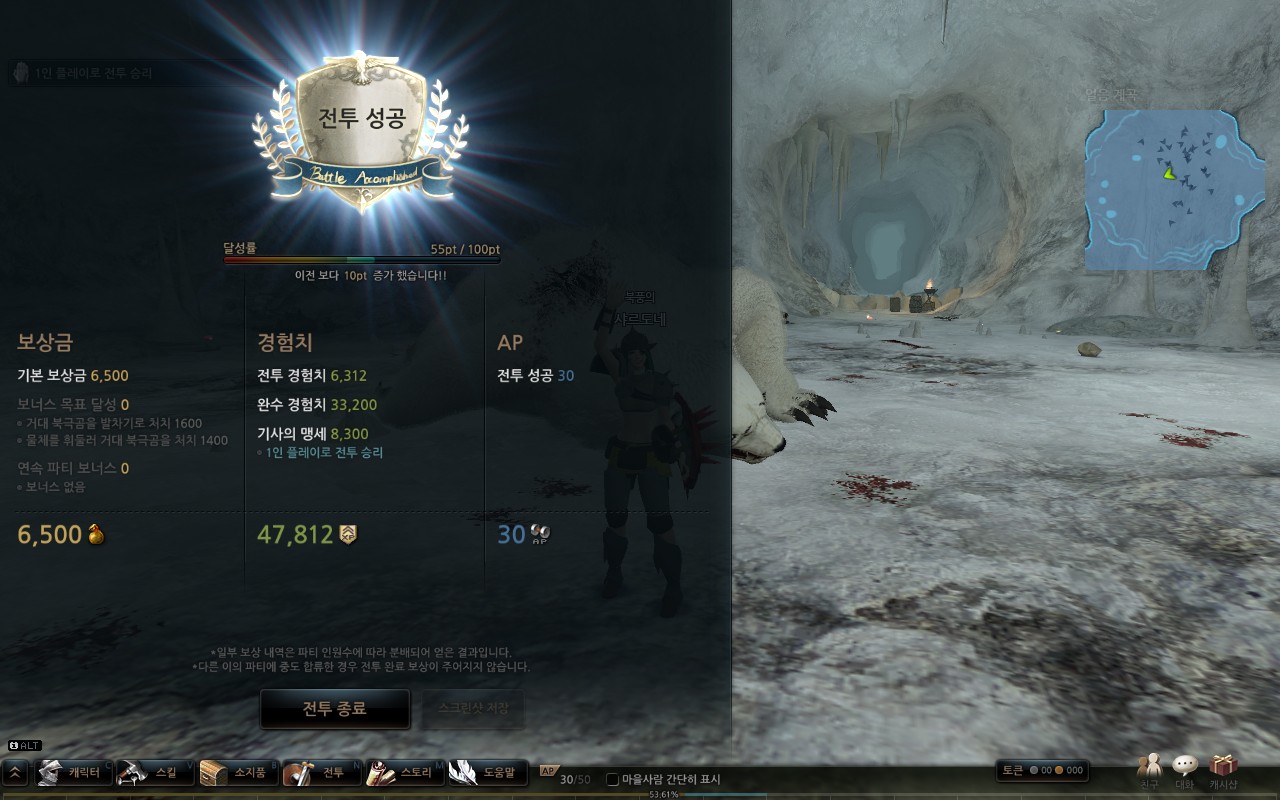
Task: Open the 캐시샵 cash shop gift box
Action: point(1223,770)
